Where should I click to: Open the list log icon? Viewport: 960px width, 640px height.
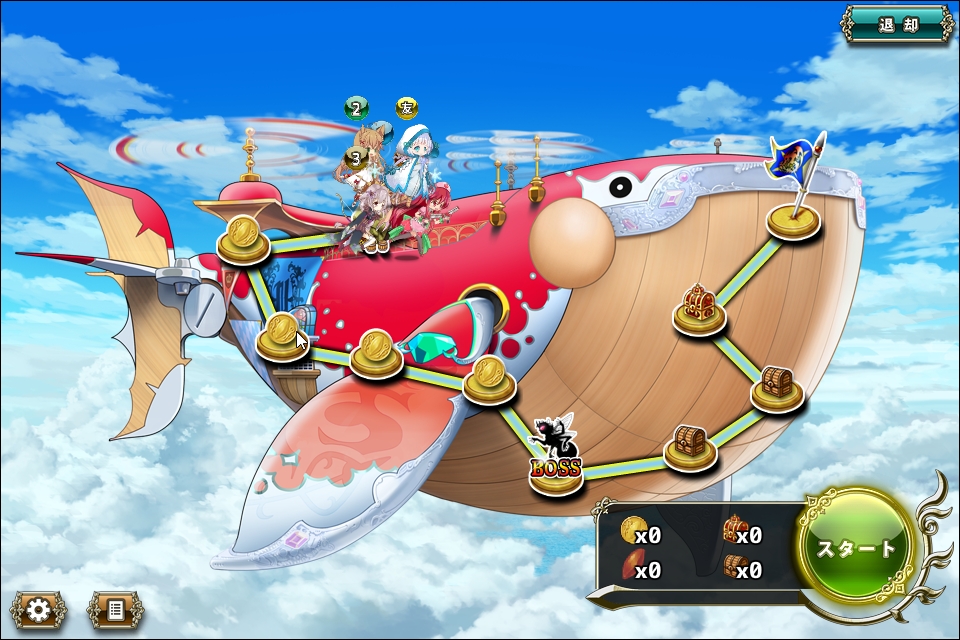pyautogui.click(x=116, y=609)
